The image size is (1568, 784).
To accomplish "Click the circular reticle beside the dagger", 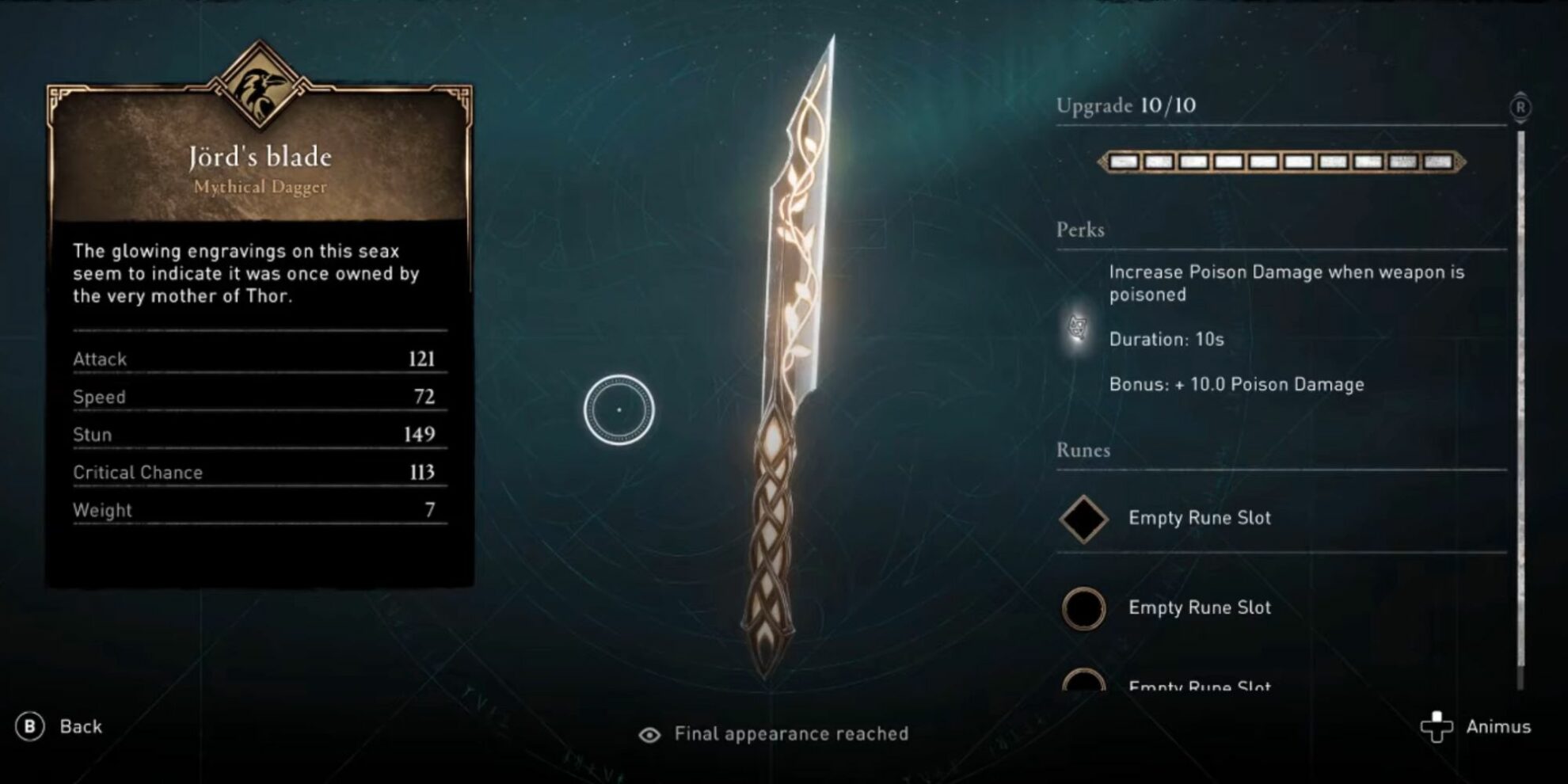I will click(x=618, y=411).
